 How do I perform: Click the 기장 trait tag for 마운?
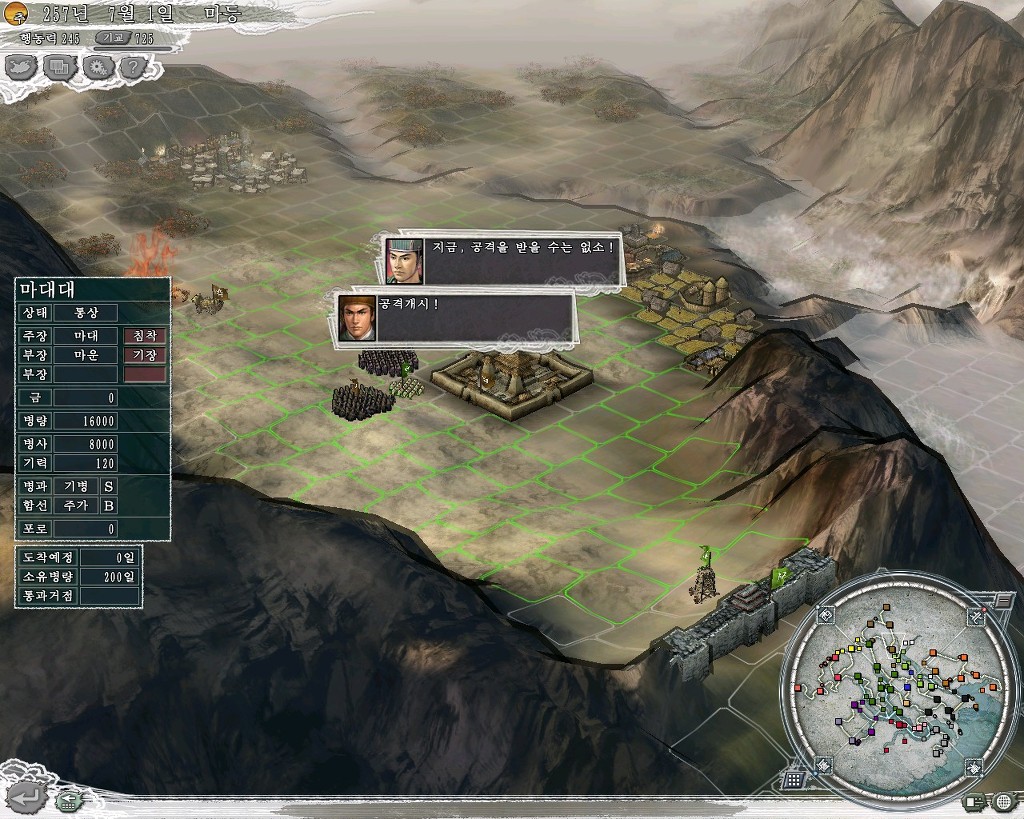click(x=145, y=355)
